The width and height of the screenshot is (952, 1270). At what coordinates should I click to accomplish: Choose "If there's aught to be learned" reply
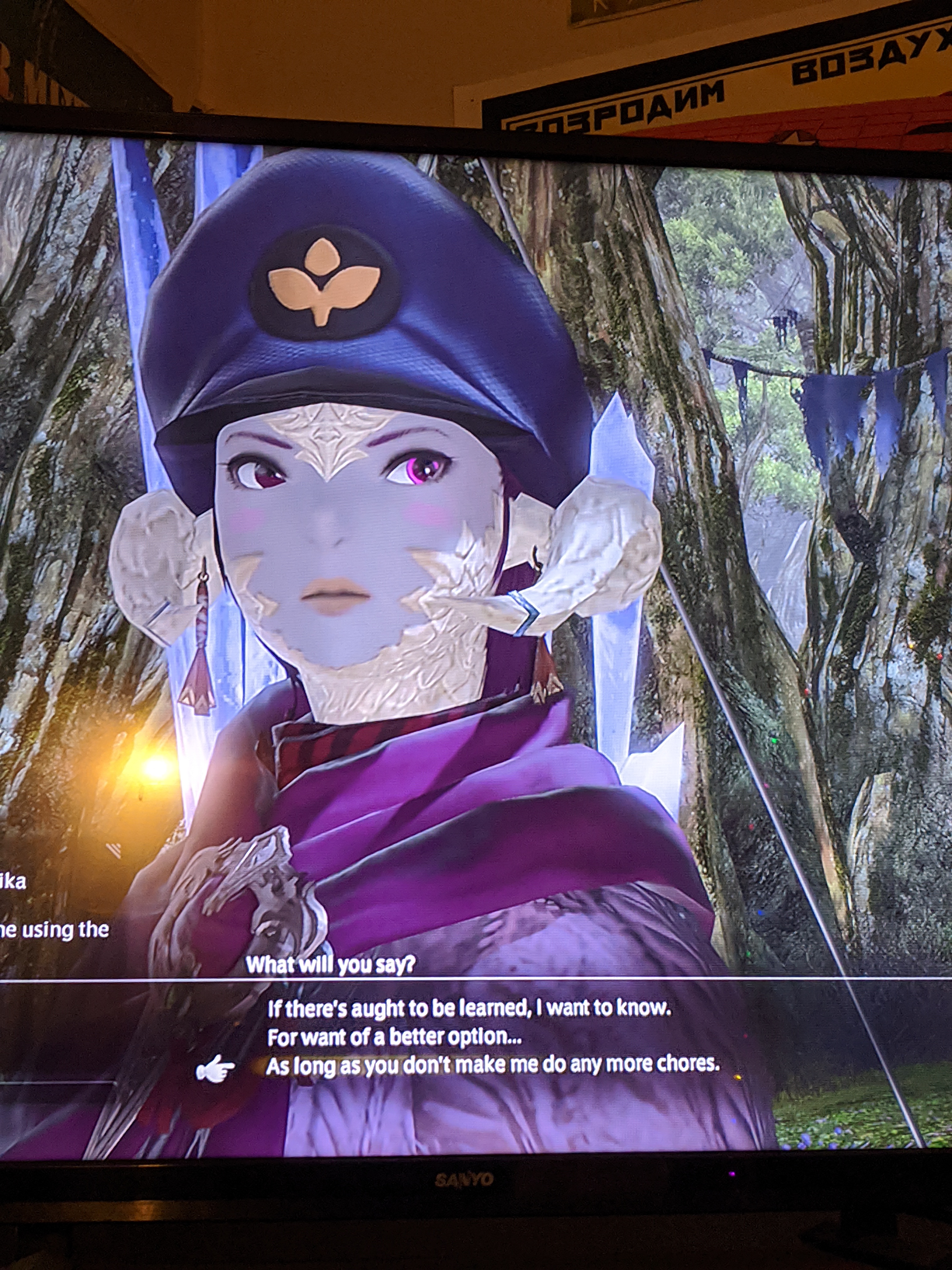[468, 1009]
